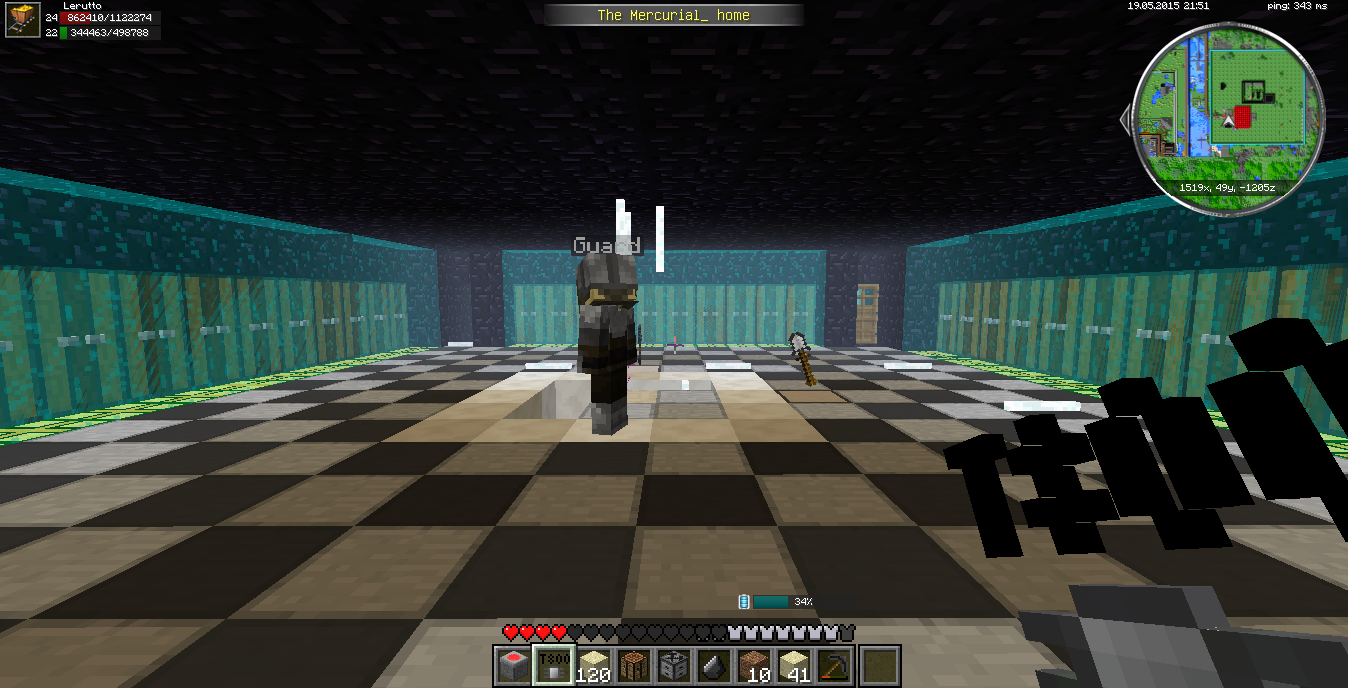This screenshot has width=1348, height=688.
Task: Click the circular minimap
Action: 1230,118
